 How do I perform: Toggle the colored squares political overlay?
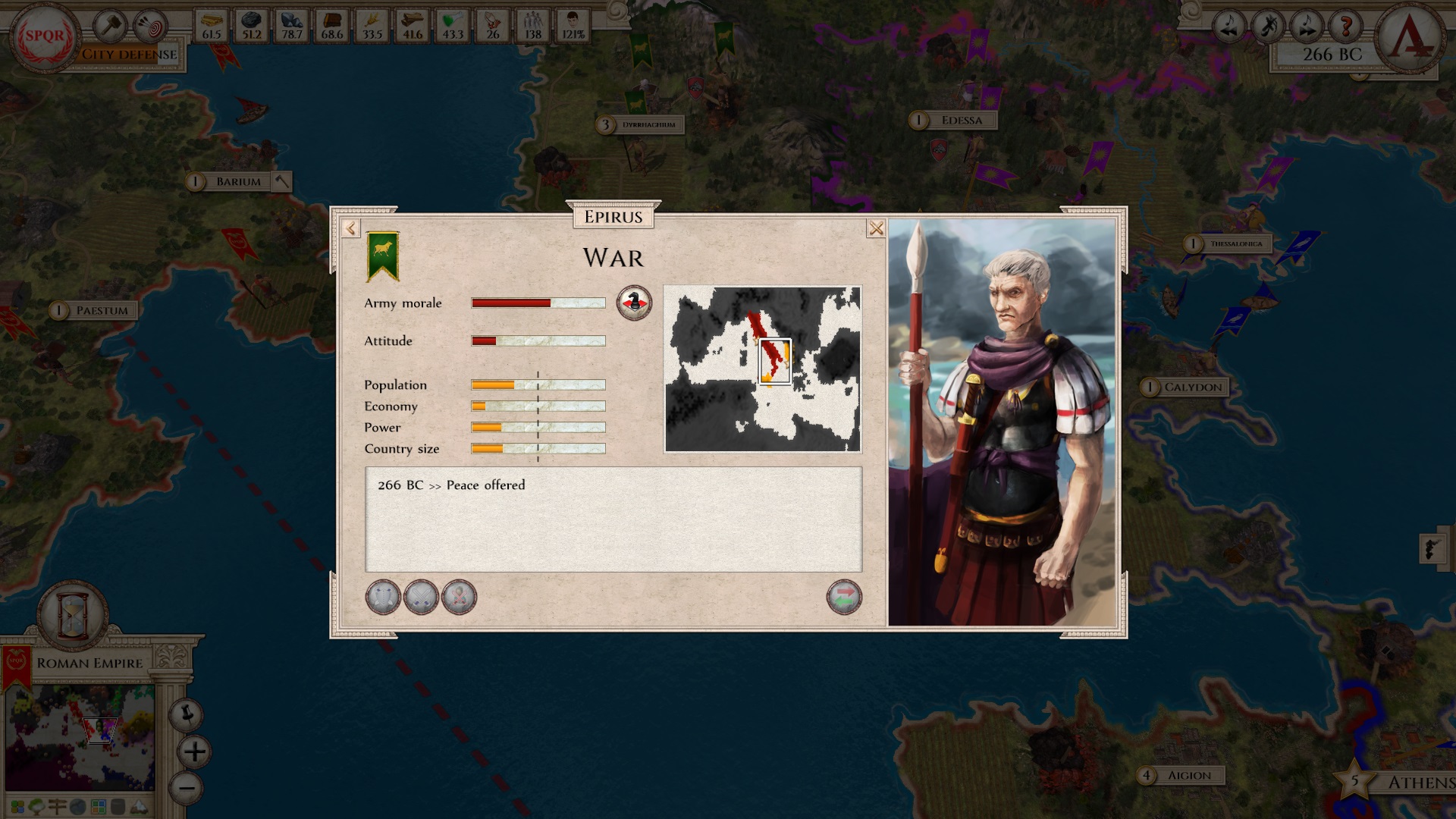click(17, 806)
